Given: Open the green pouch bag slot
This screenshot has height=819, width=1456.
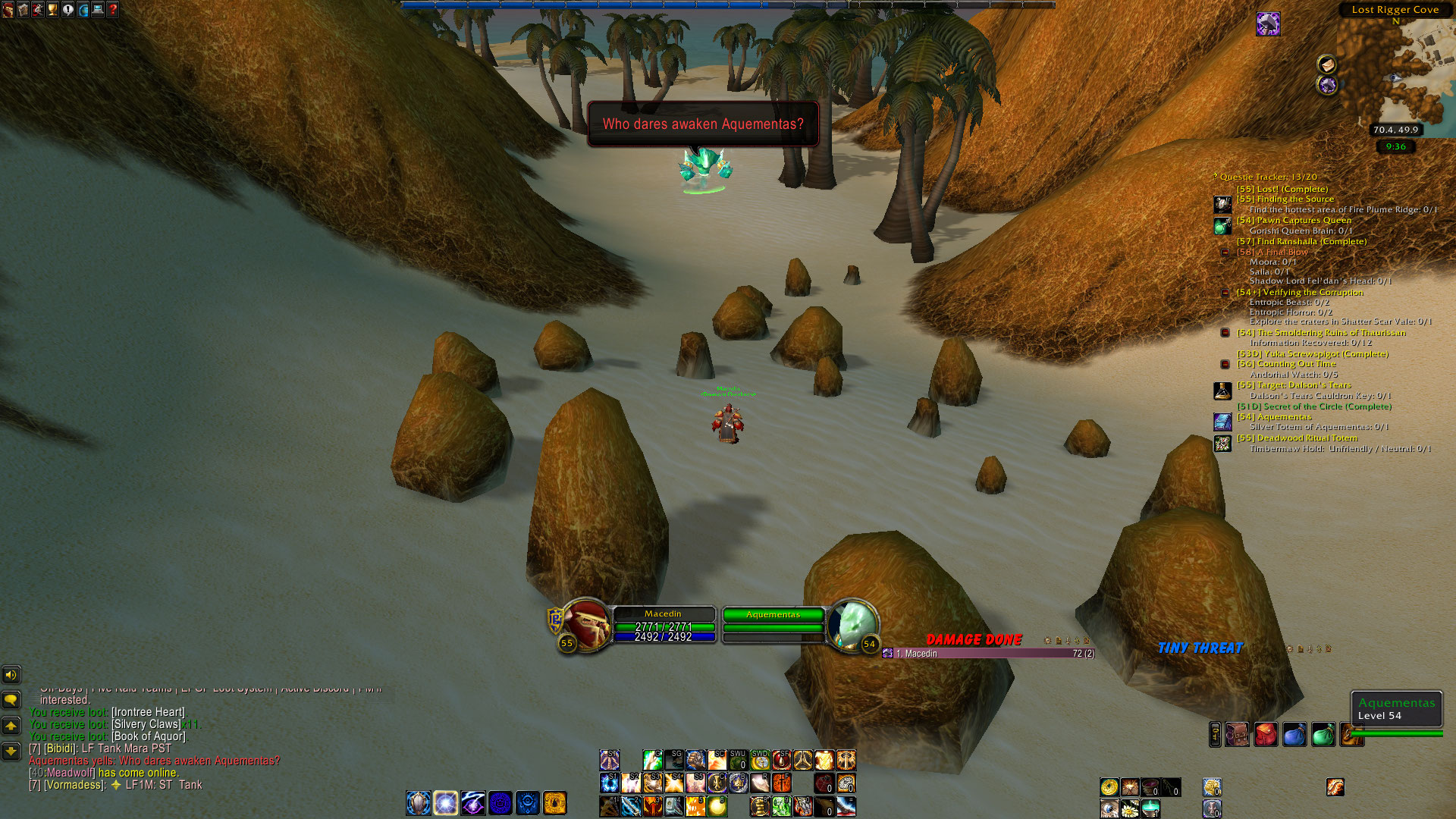Looking at the screenshot, I should point(1323,735).
